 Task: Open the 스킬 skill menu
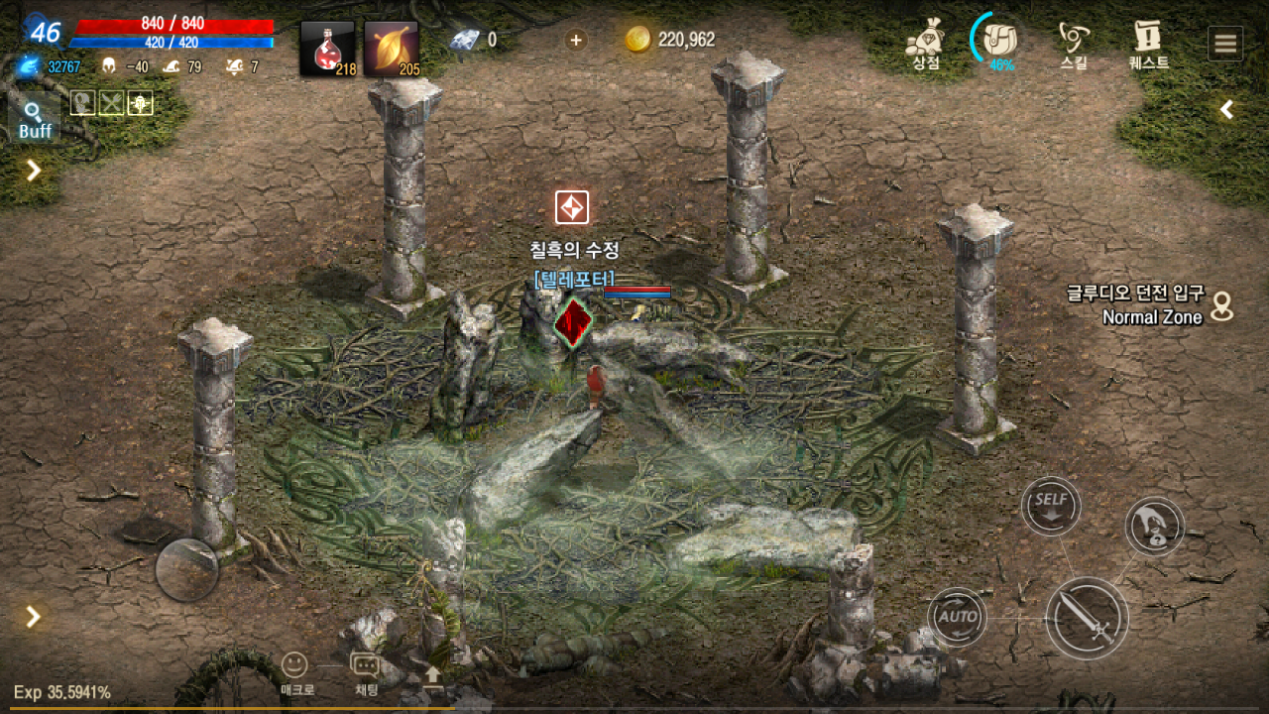1073,45
